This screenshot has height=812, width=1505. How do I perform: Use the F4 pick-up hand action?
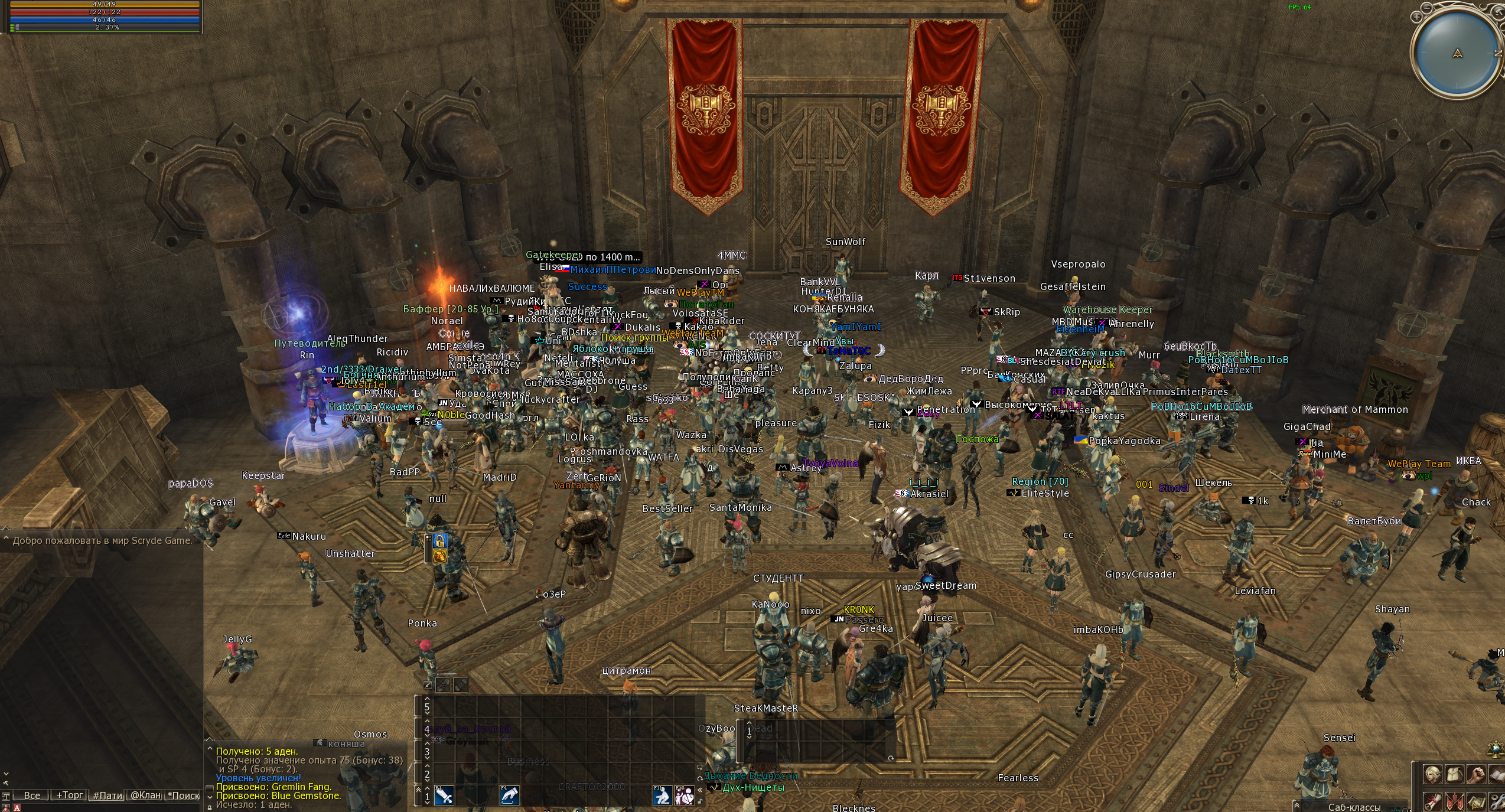[509, 795]
